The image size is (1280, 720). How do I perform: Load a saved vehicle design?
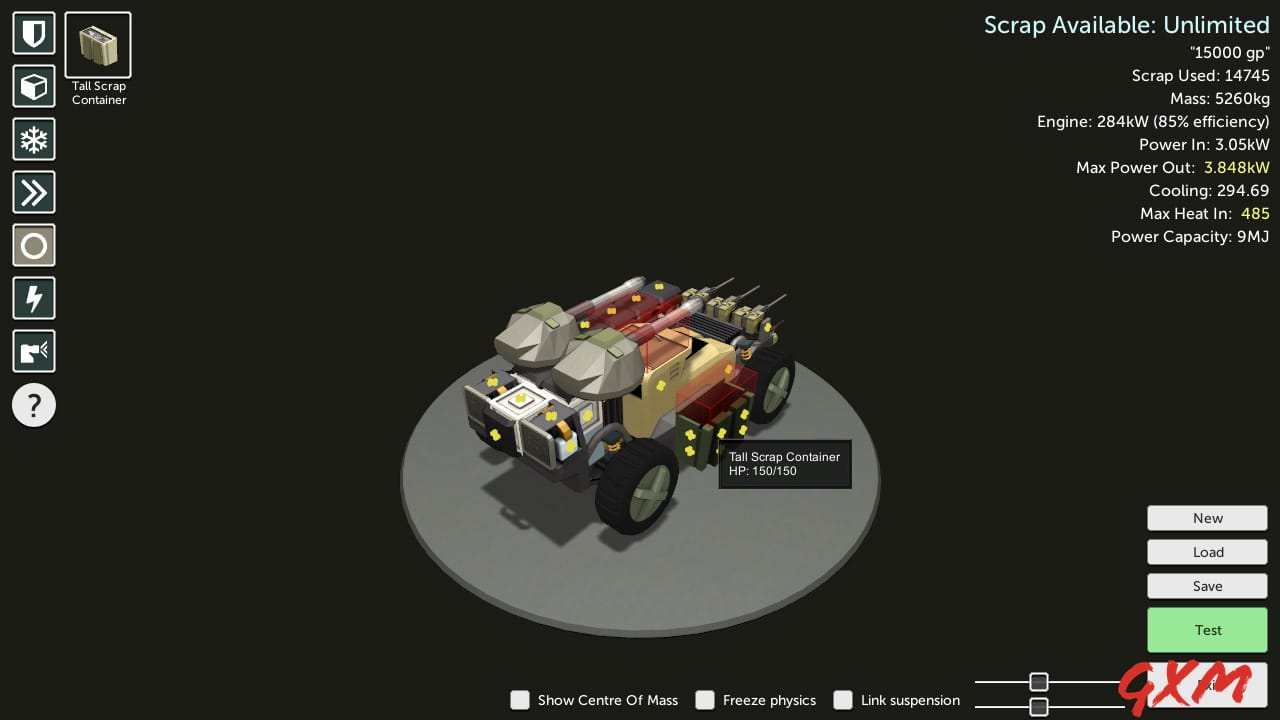pyautogui.click(x=1207, y=551)
